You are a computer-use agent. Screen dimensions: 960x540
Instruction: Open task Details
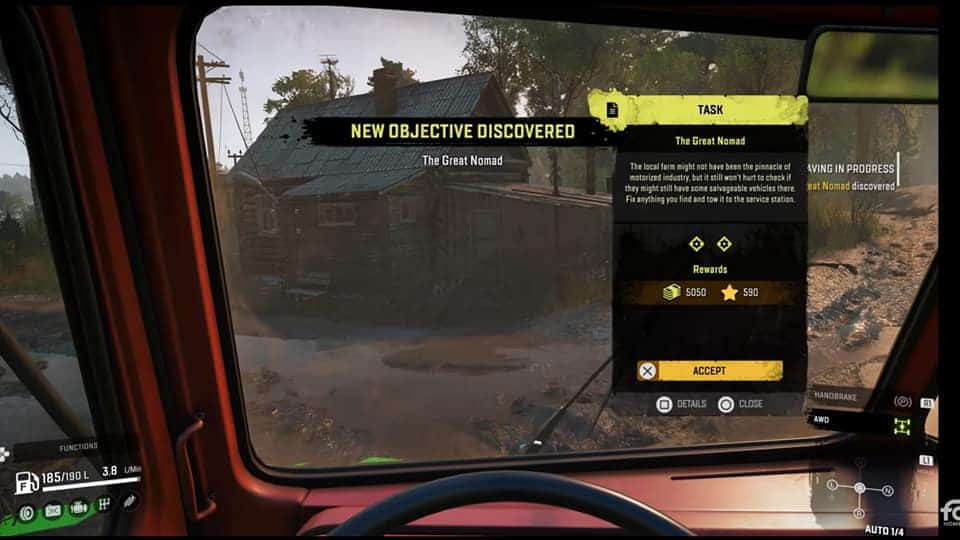[x=682, y=404]
